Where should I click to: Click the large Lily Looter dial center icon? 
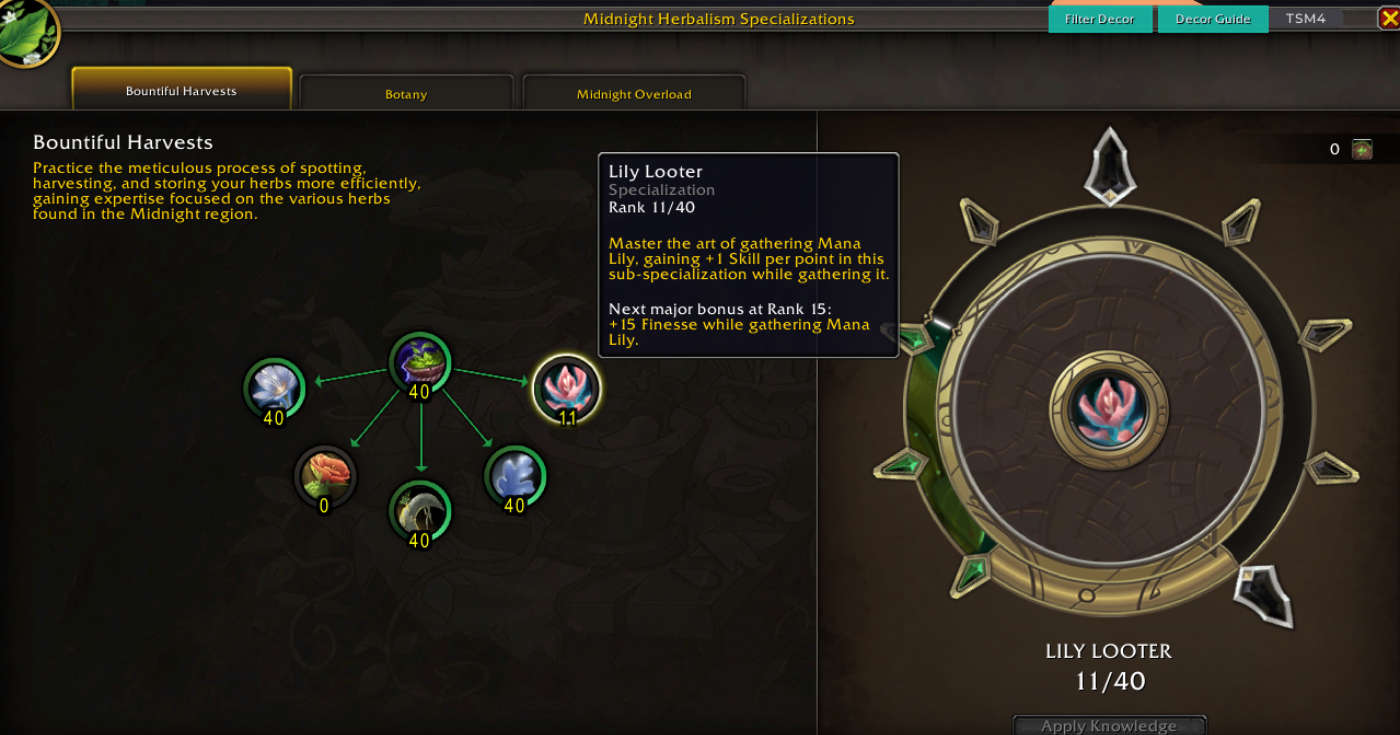pyautogui.click(x=1108, y=410)
